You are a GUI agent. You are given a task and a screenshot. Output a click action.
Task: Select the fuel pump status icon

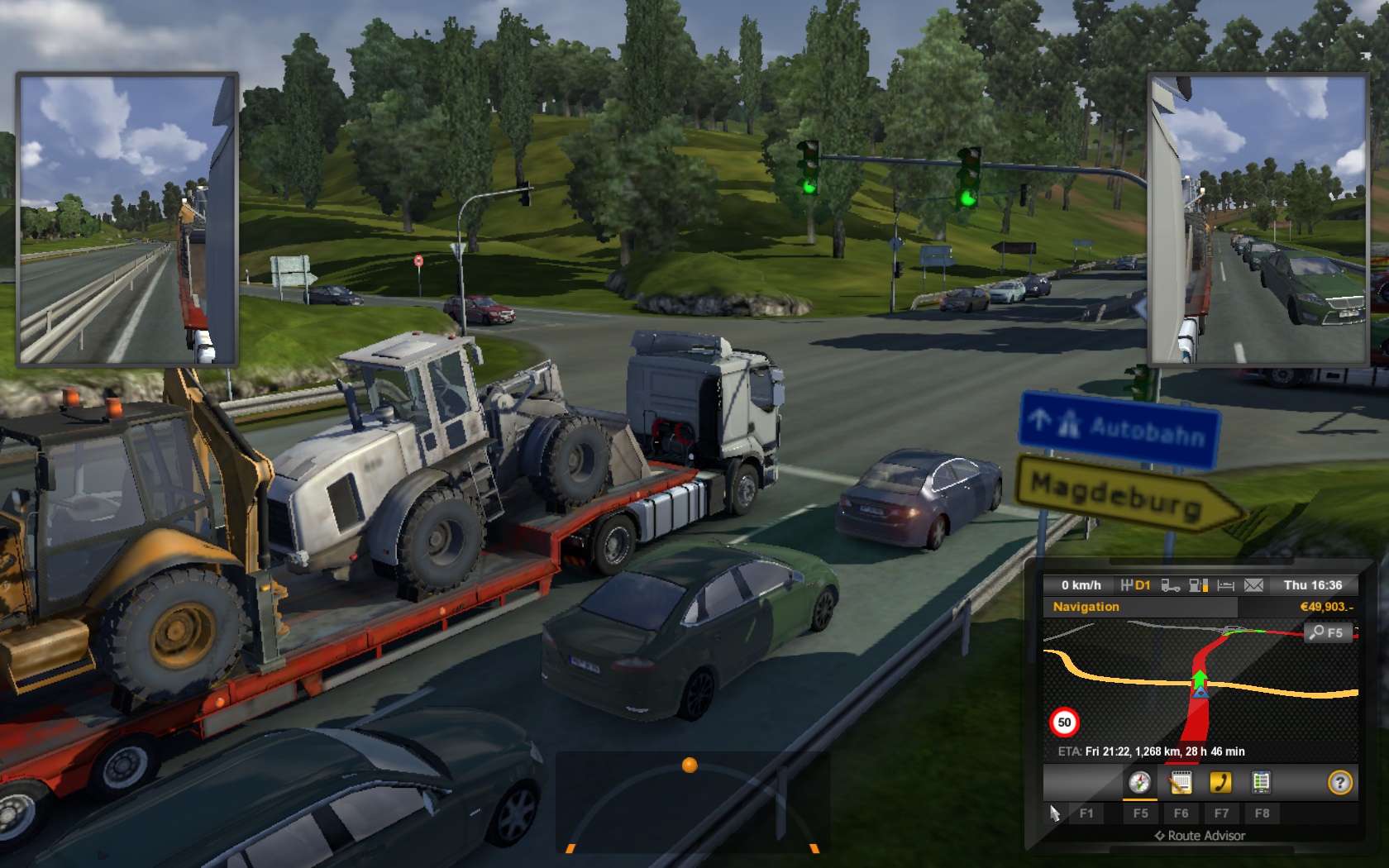pyautogui.click(x=1198, y=585)
